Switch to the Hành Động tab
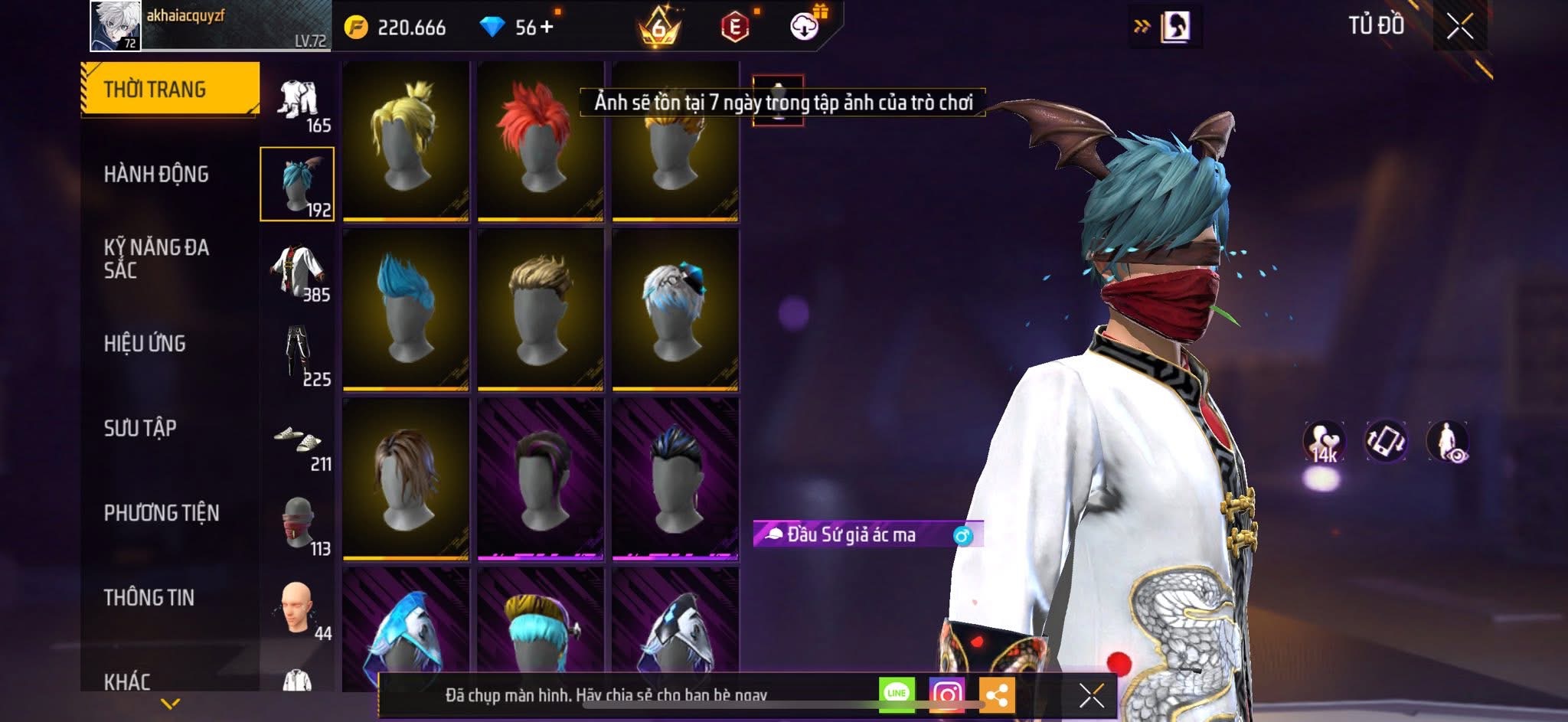 tap(156, 175)
